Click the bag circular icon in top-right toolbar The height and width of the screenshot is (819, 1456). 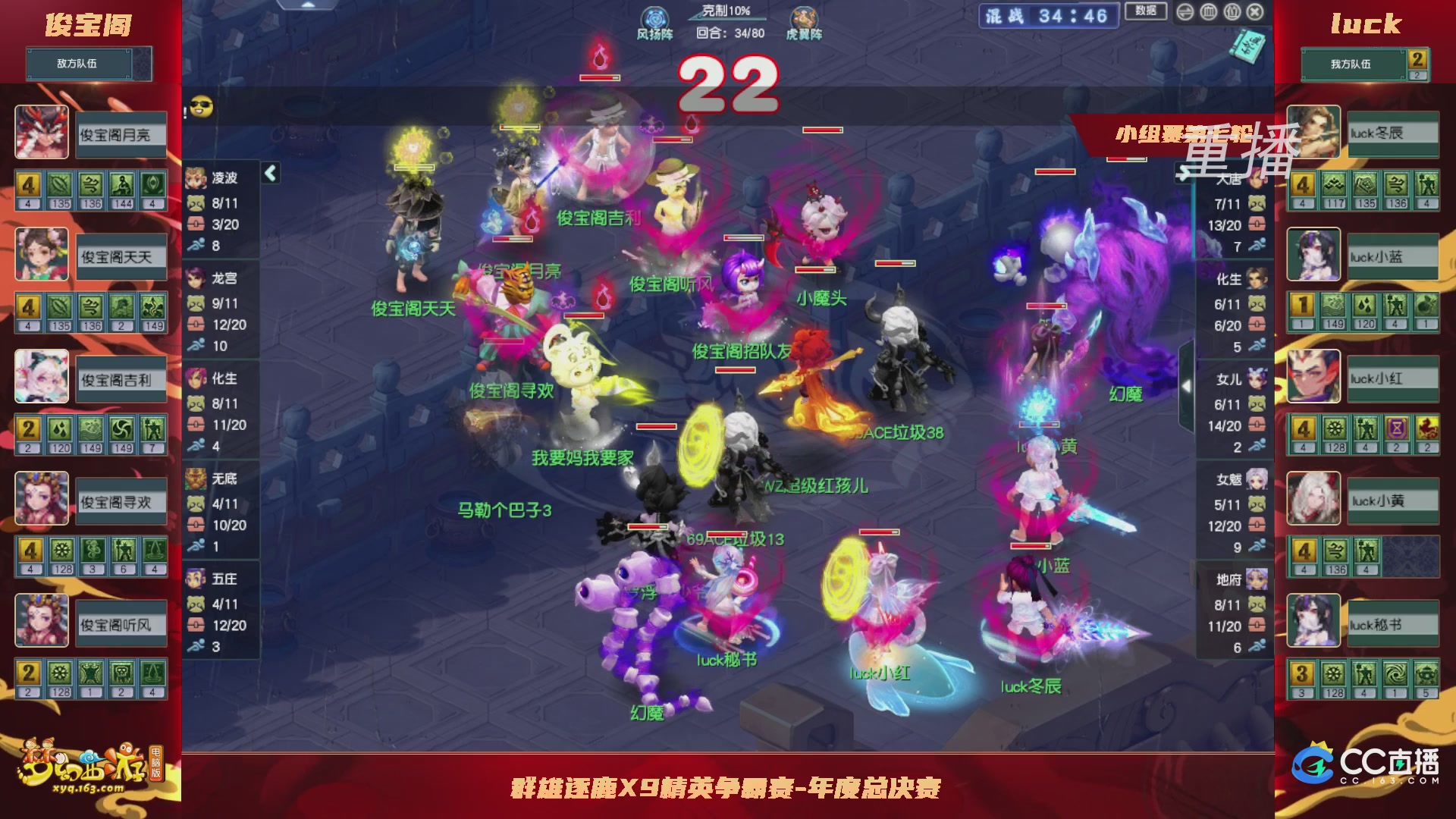pos(1232,11)
